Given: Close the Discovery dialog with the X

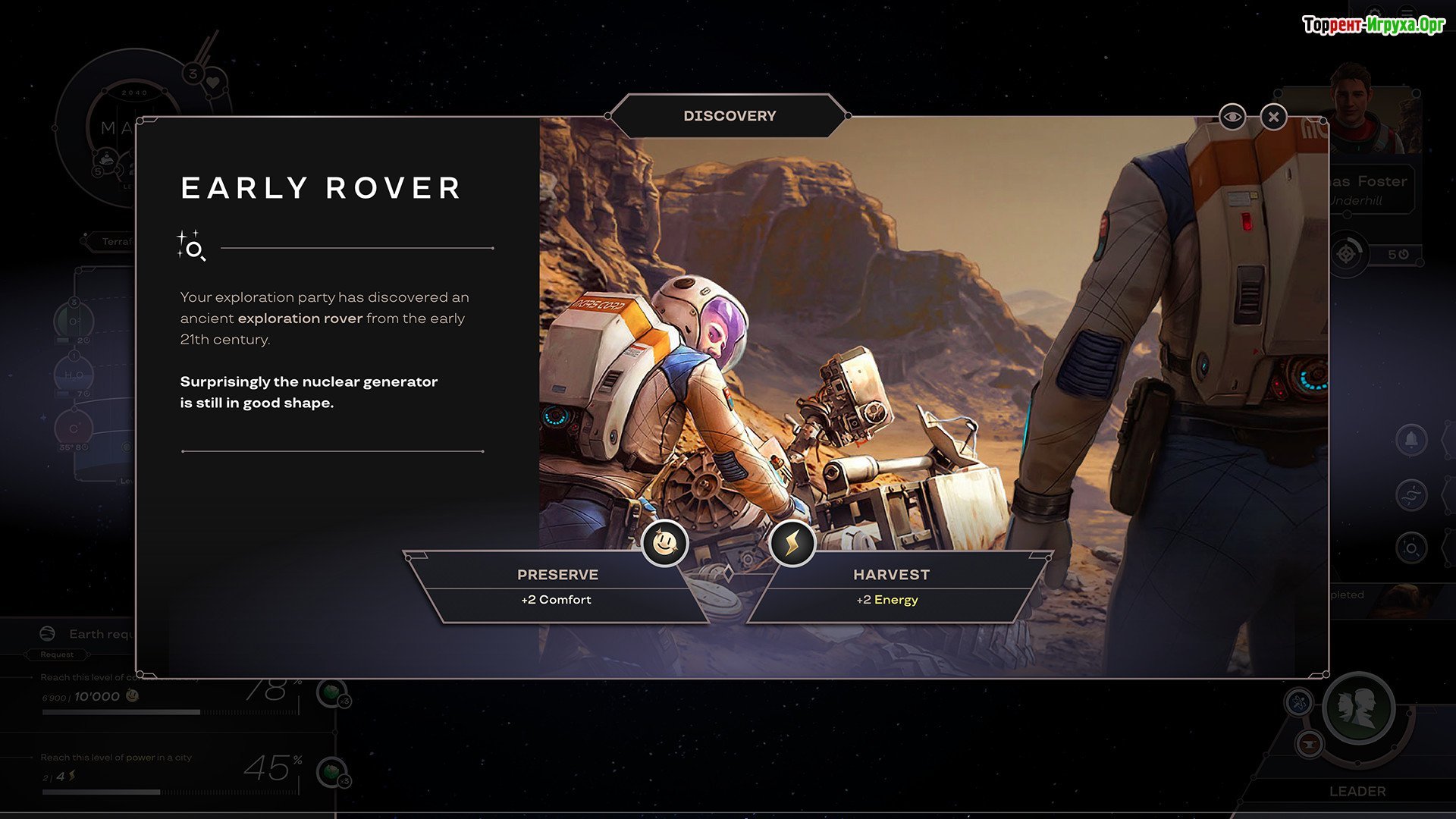Looking at the screenshot, I should tap(1273, 118).
